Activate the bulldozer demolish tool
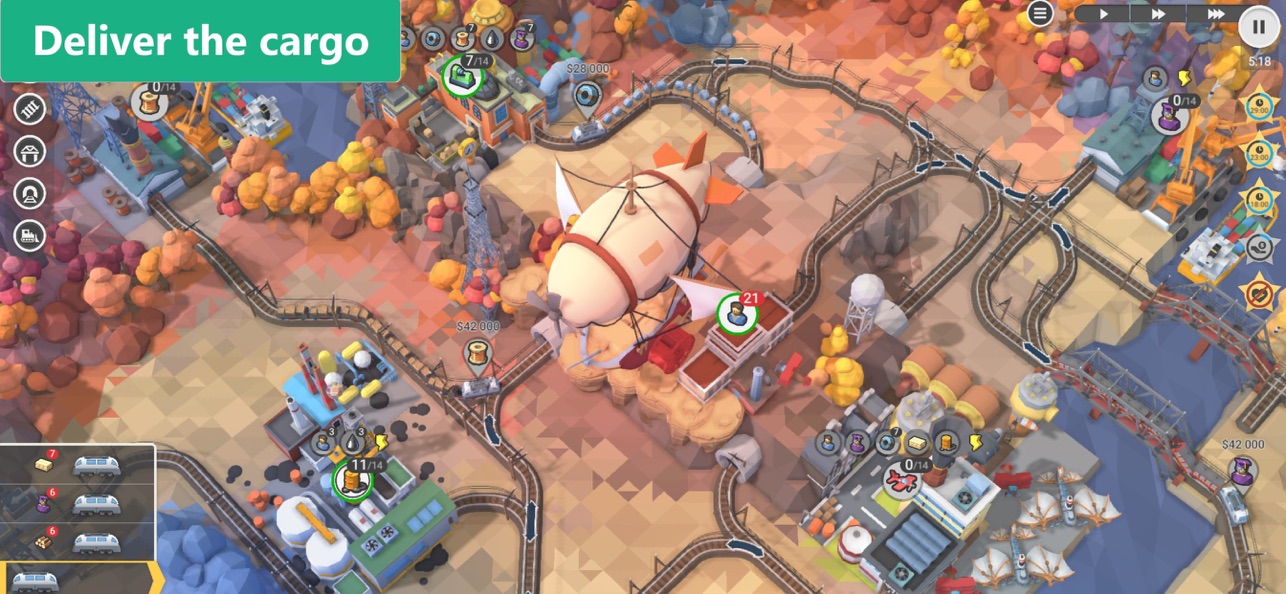This screenshot has height=594, width=1286. tap(30, 235)
